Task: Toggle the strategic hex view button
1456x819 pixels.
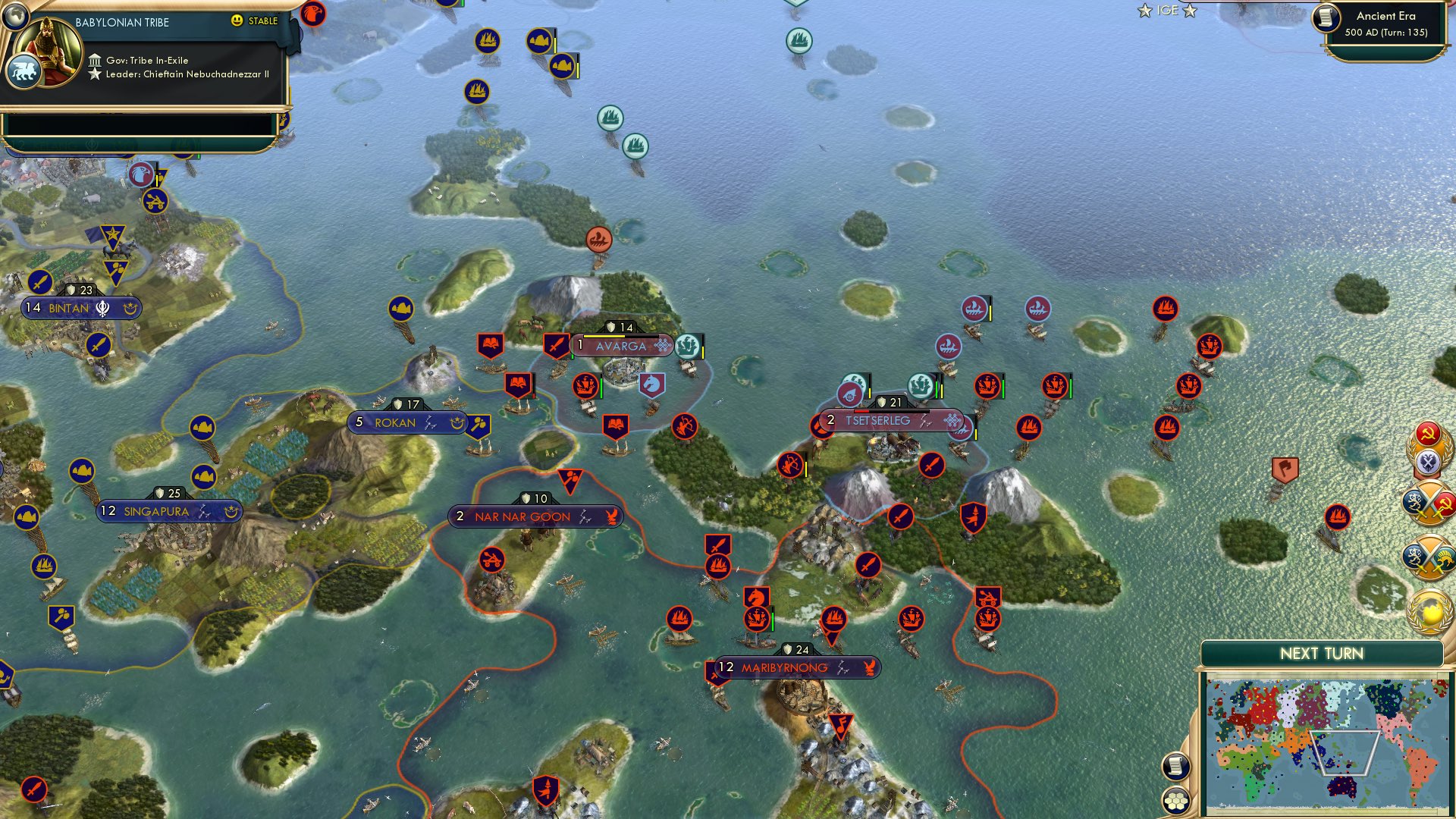Action: 1176,802
